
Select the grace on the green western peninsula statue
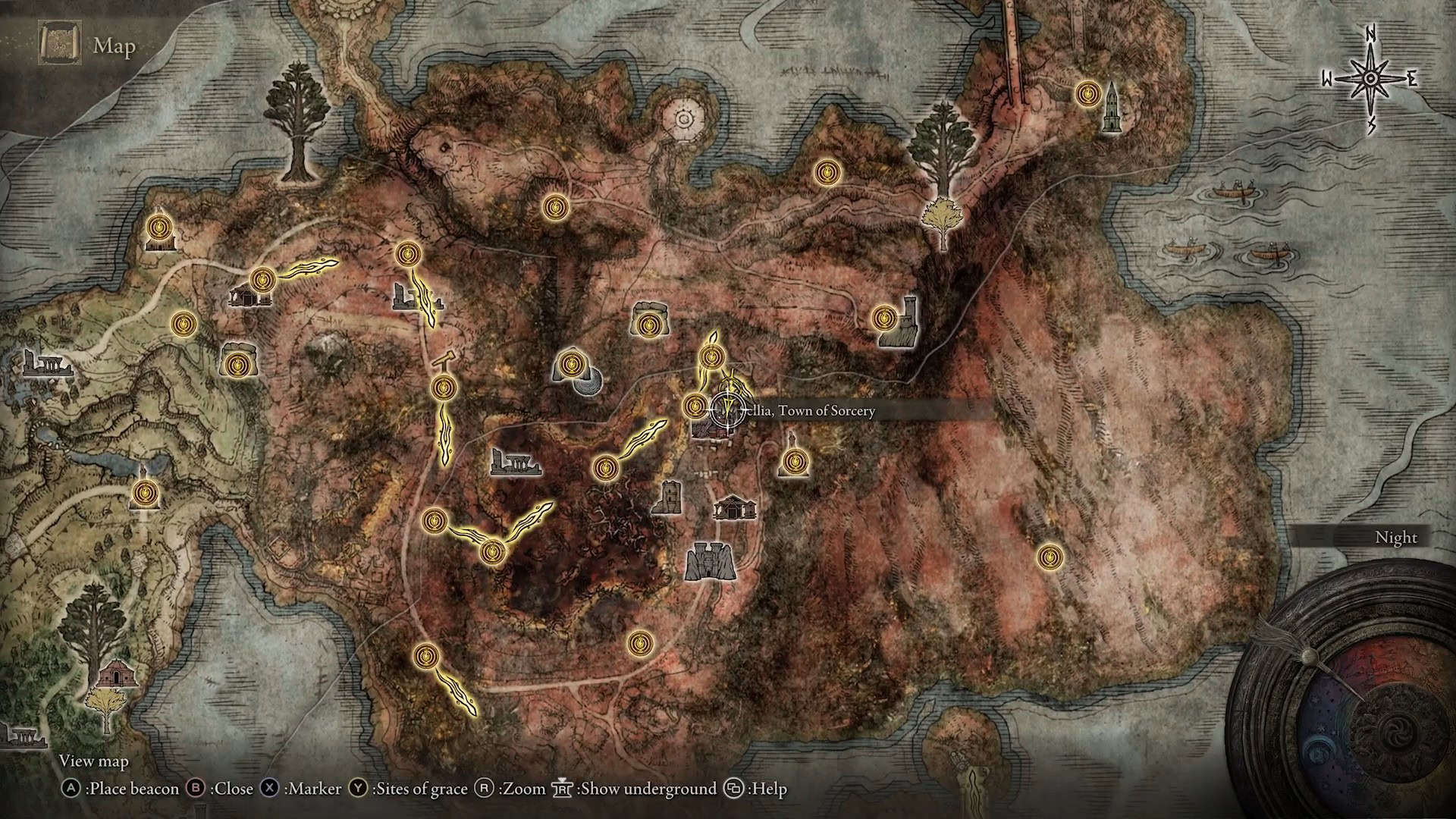[144, 494]
